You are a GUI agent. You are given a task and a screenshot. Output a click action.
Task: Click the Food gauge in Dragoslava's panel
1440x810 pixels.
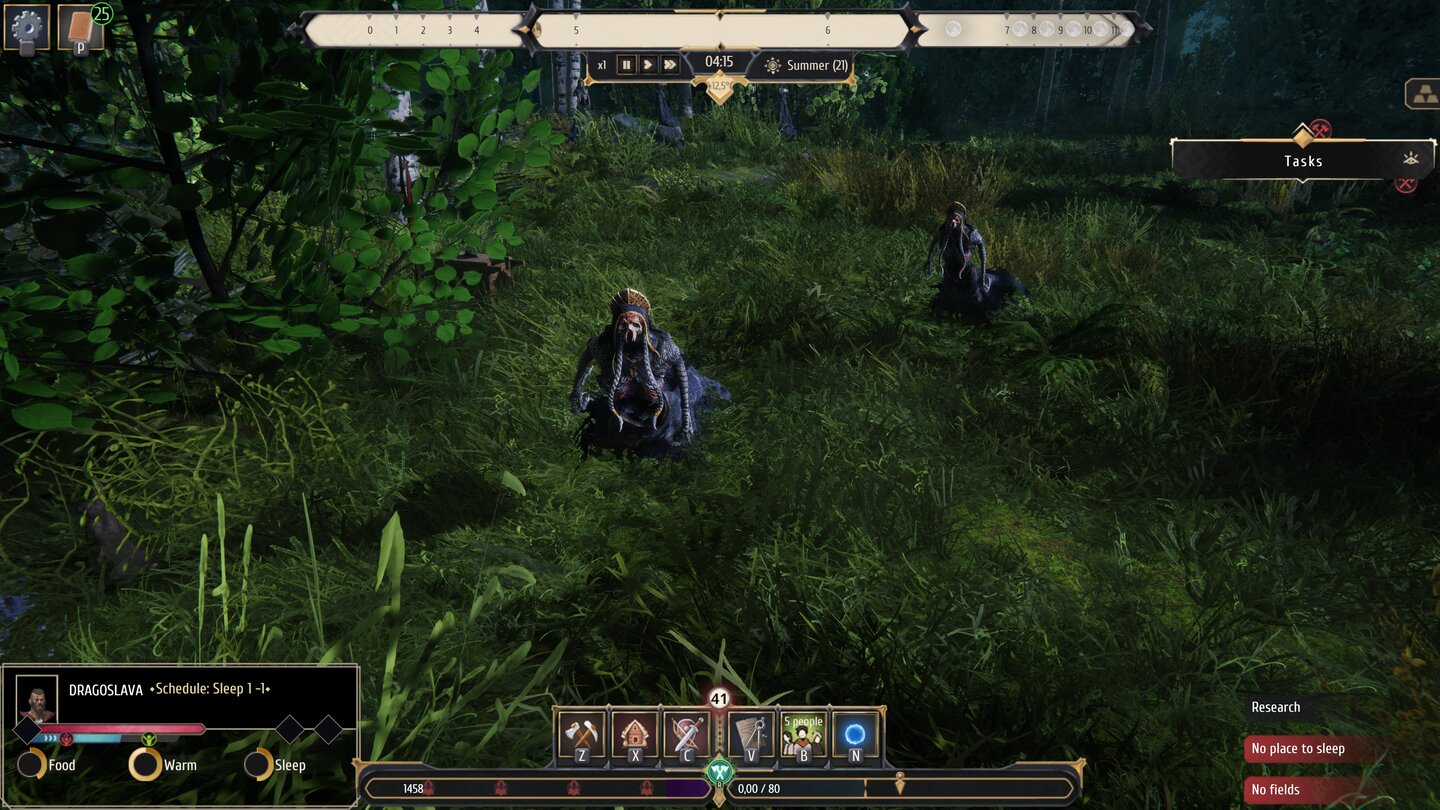click(33, 765)
